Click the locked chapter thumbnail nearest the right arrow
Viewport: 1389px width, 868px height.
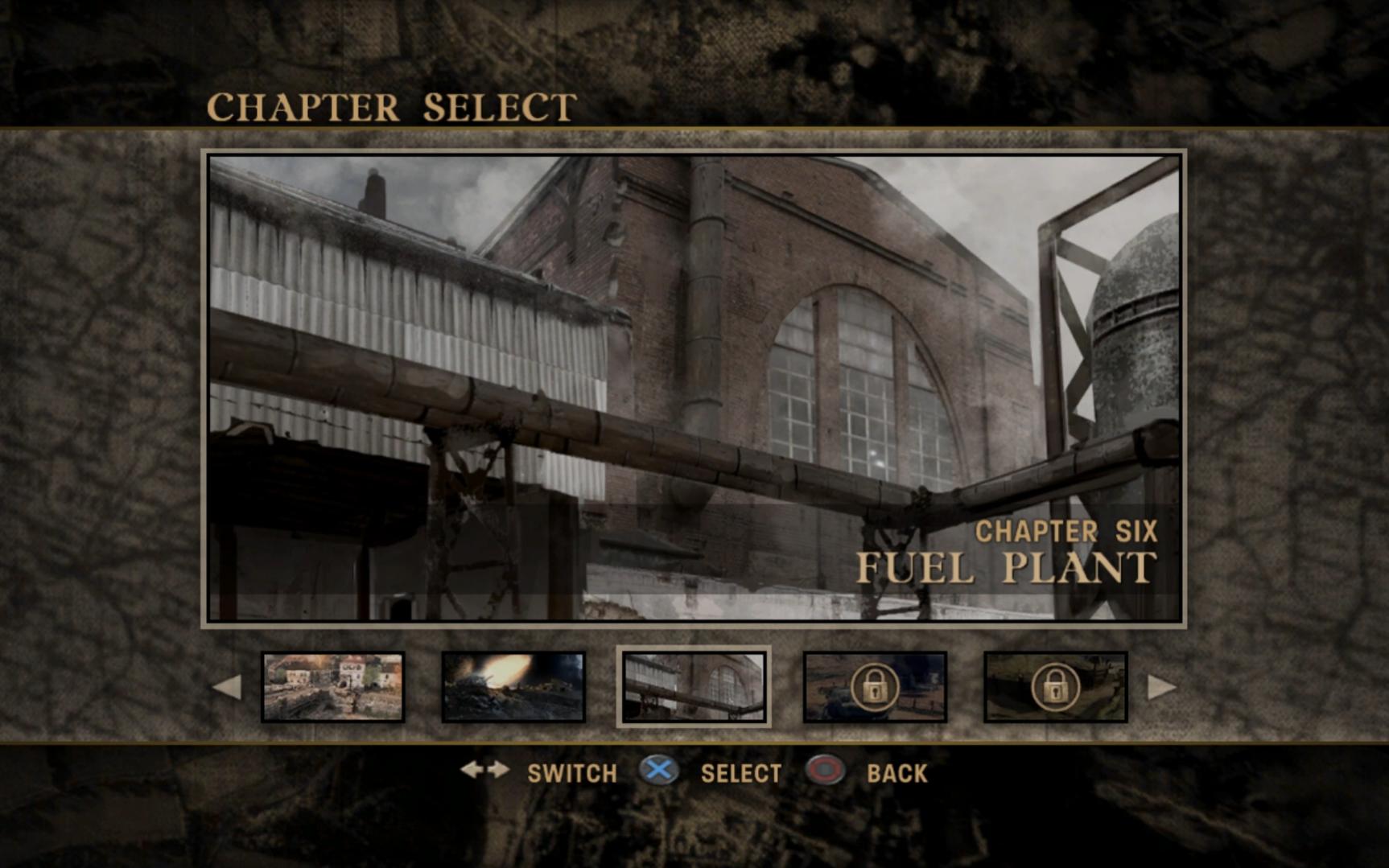tap(1055, 687)
